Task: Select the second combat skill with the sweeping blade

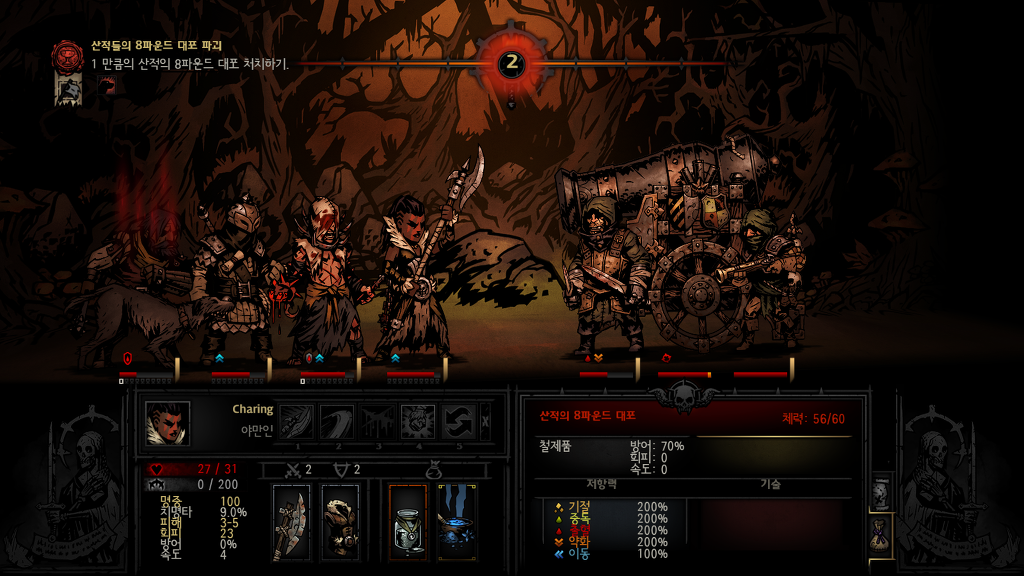Action: coord(336,421)
